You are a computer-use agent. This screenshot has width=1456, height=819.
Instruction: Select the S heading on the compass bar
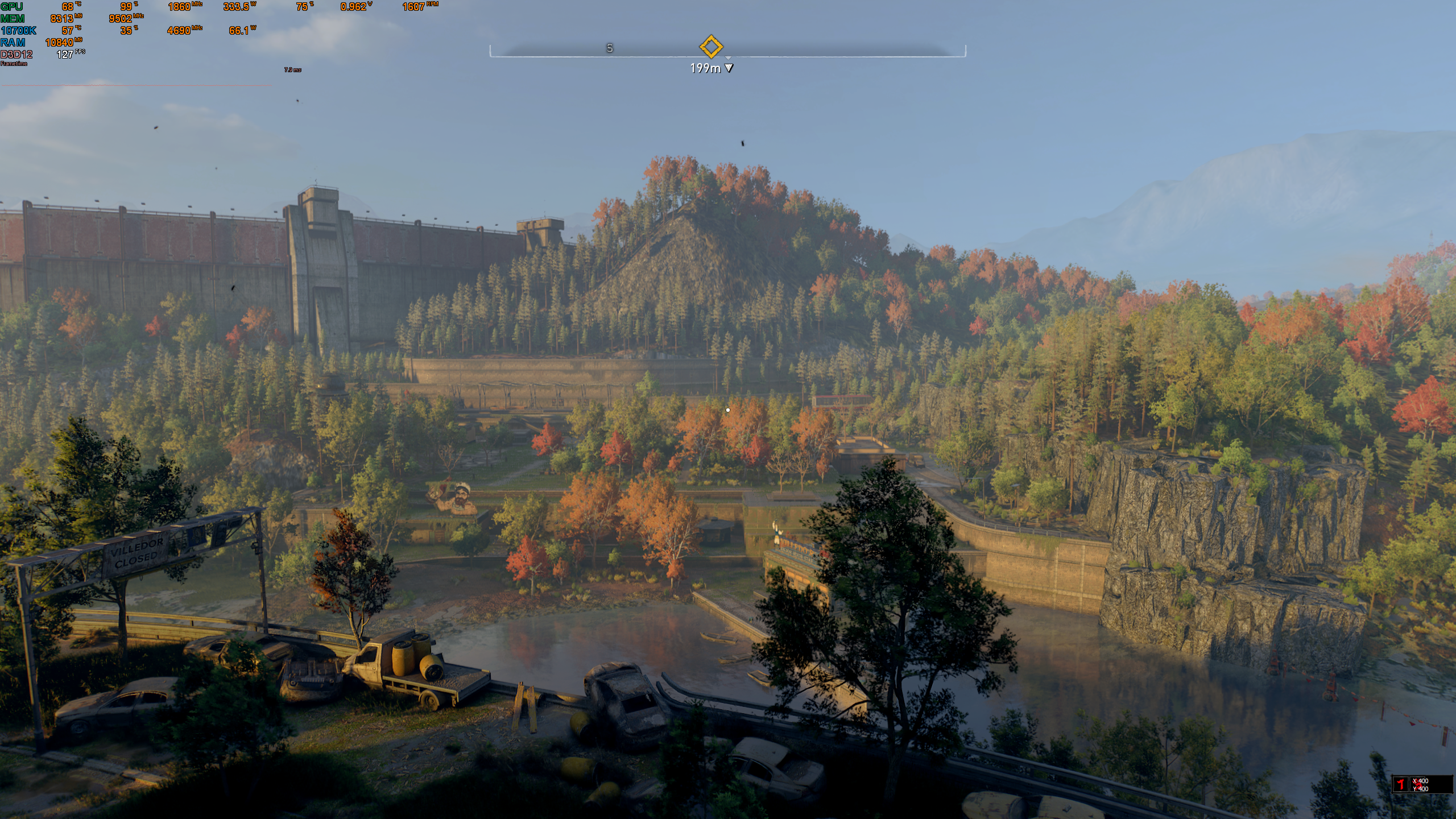click(x=610, y=48)
